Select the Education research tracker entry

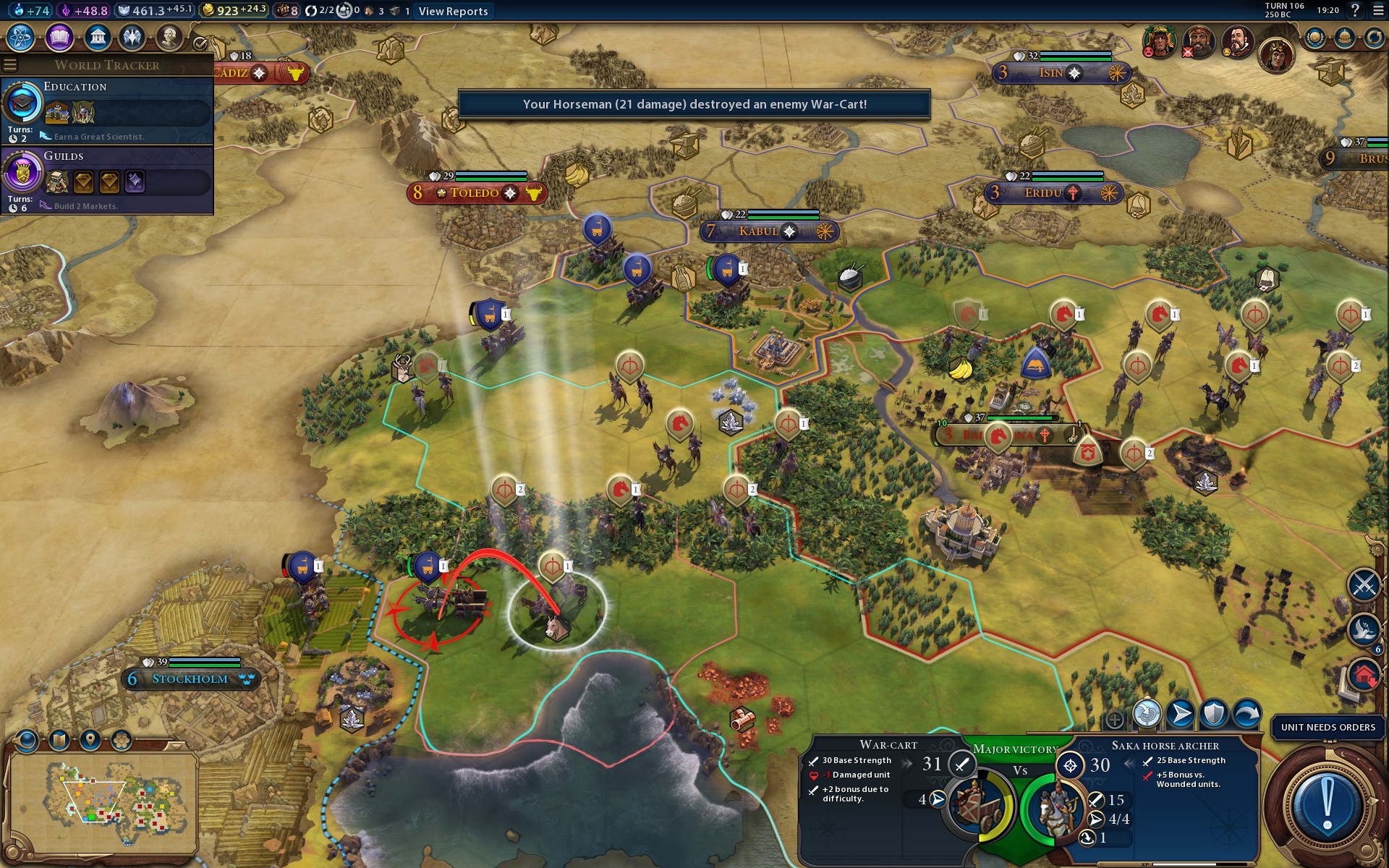coord(107,110)
